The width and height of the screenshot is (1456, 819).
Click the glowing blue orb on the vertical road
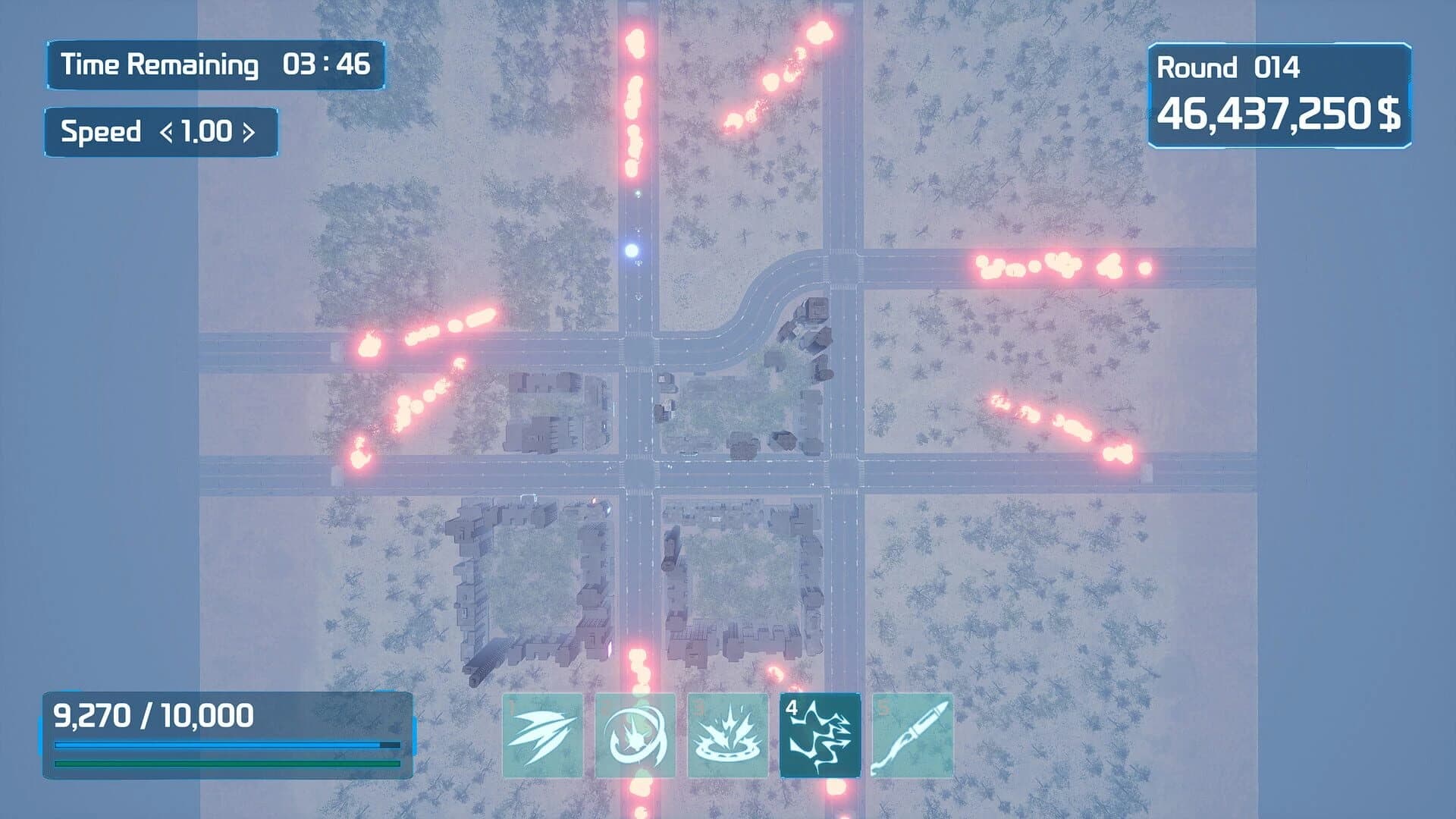pos(632,250)
